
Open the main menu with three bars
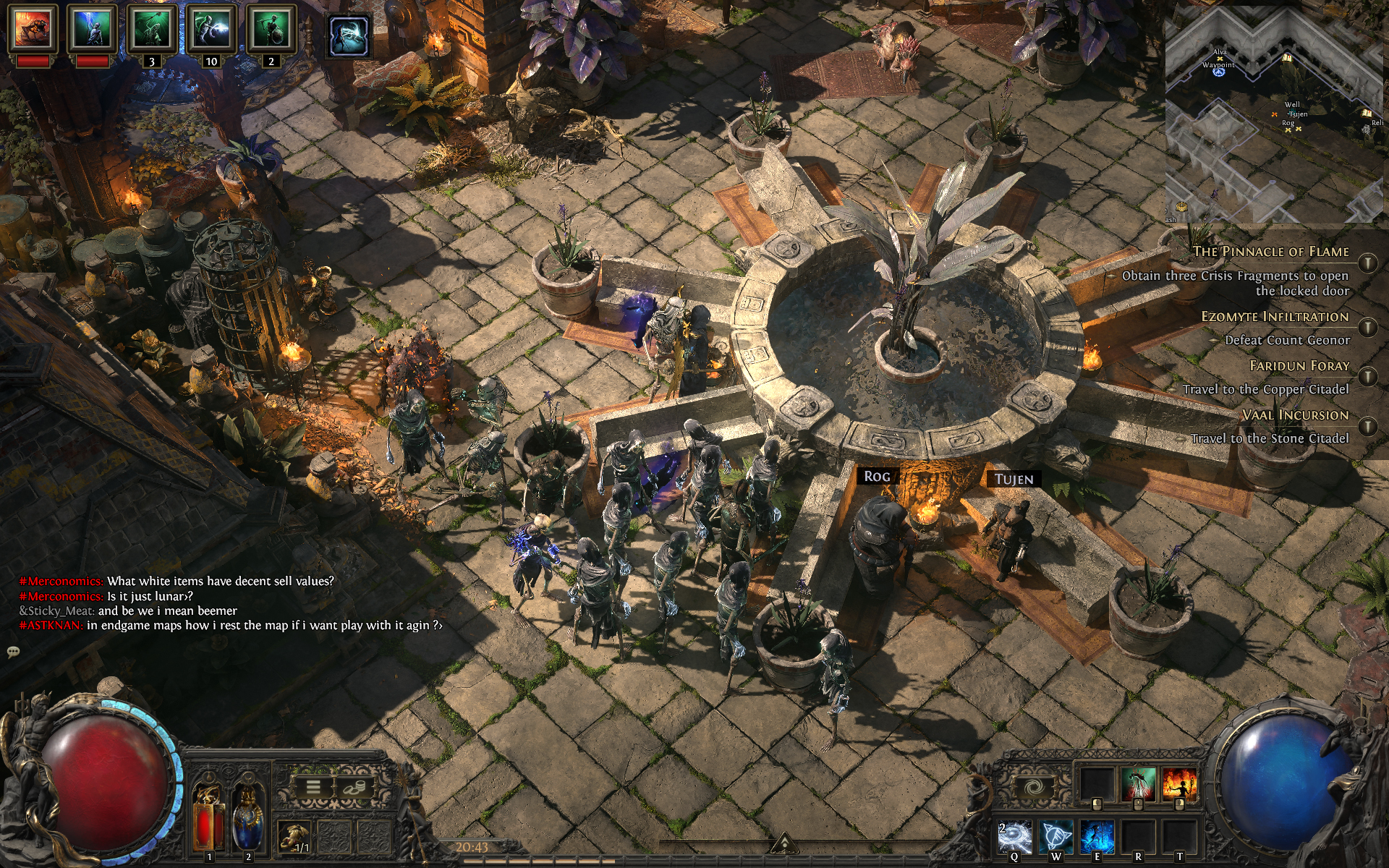click(313, 787)
